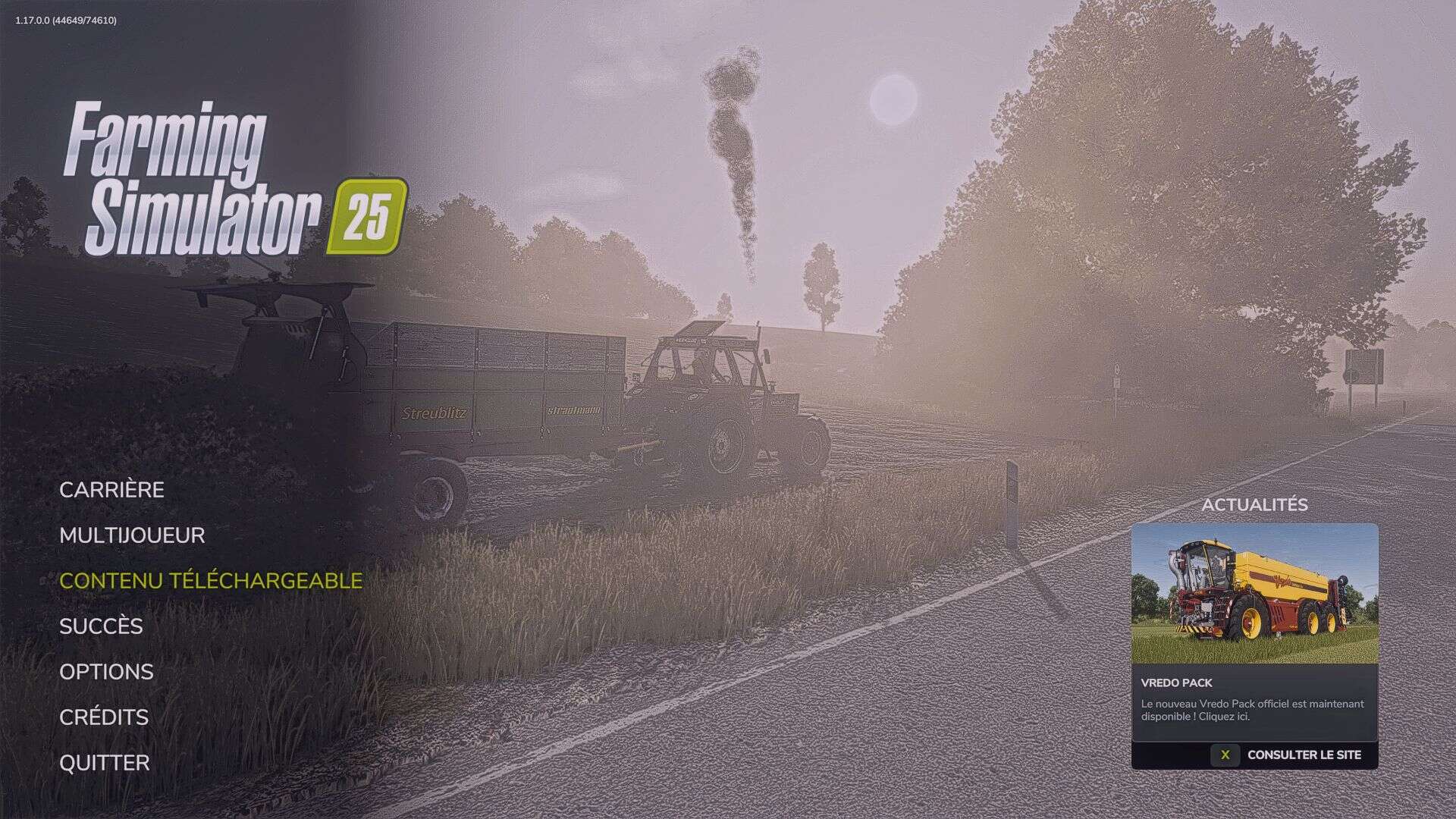
Task: Open the OPTIONS menu entry
Action: point(106,672)
